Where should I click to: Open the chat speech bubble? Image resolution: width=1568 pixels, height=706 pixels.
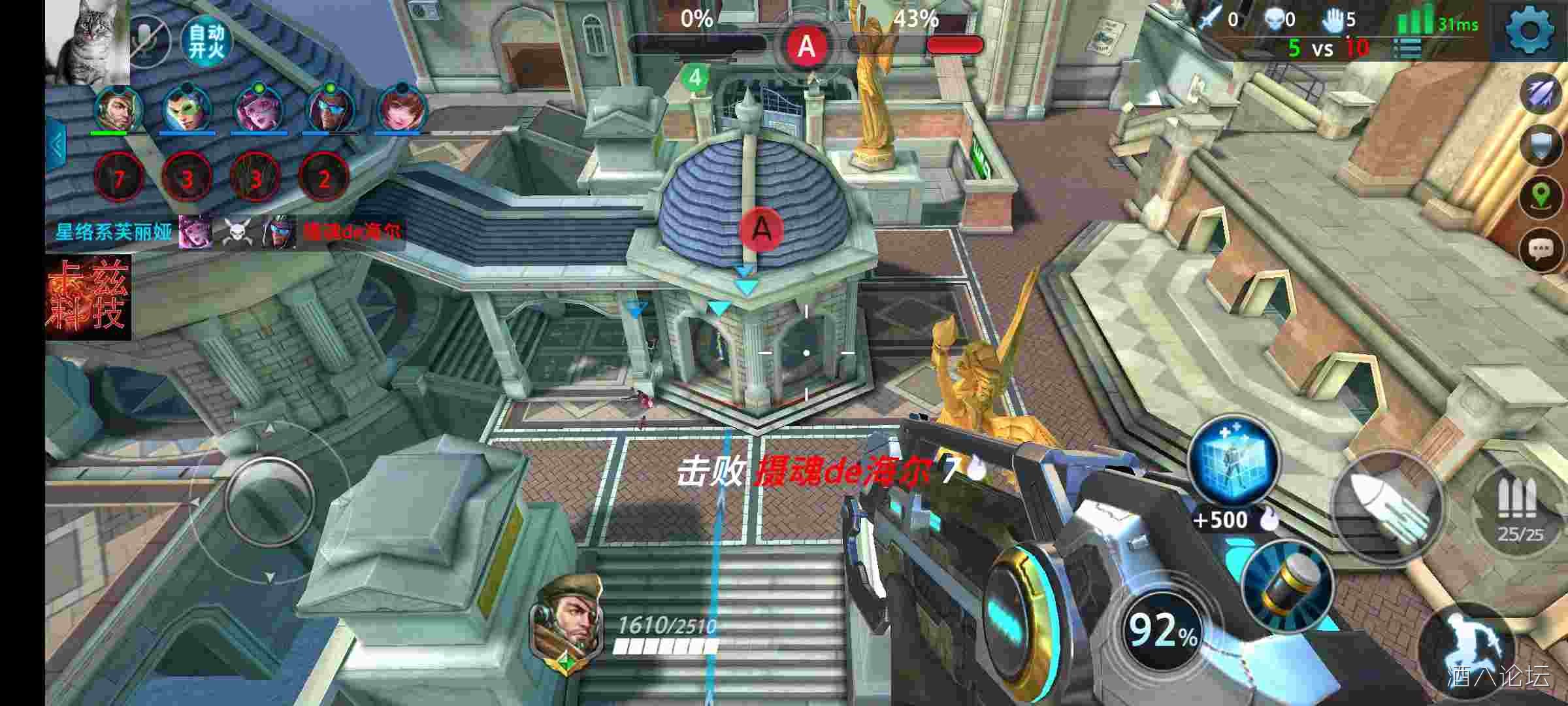click(1541, 249)
